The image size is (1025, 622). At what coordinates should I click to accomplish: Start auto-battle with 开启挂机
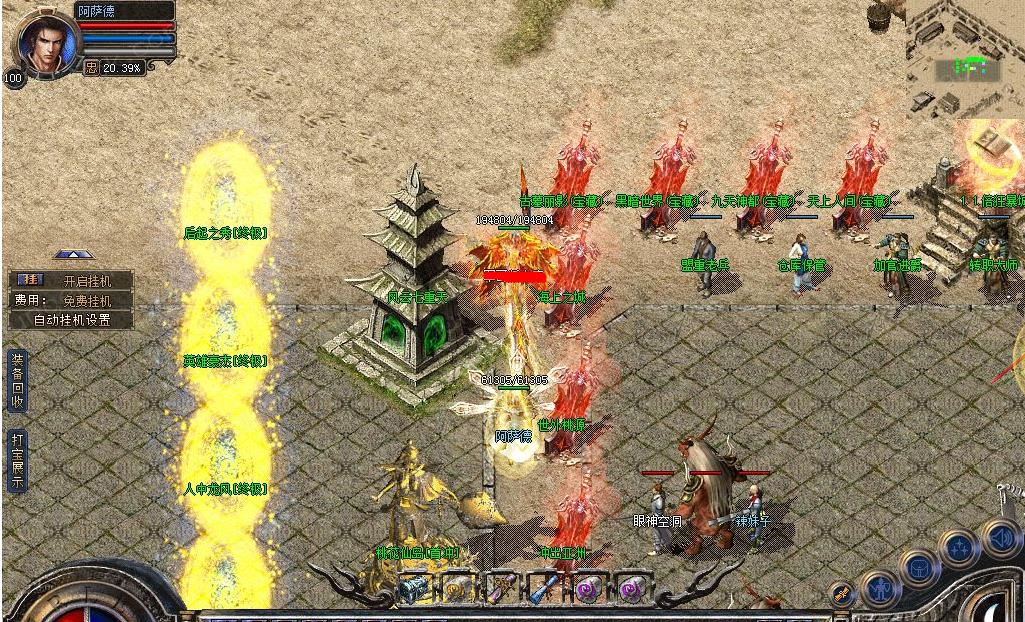71,280
